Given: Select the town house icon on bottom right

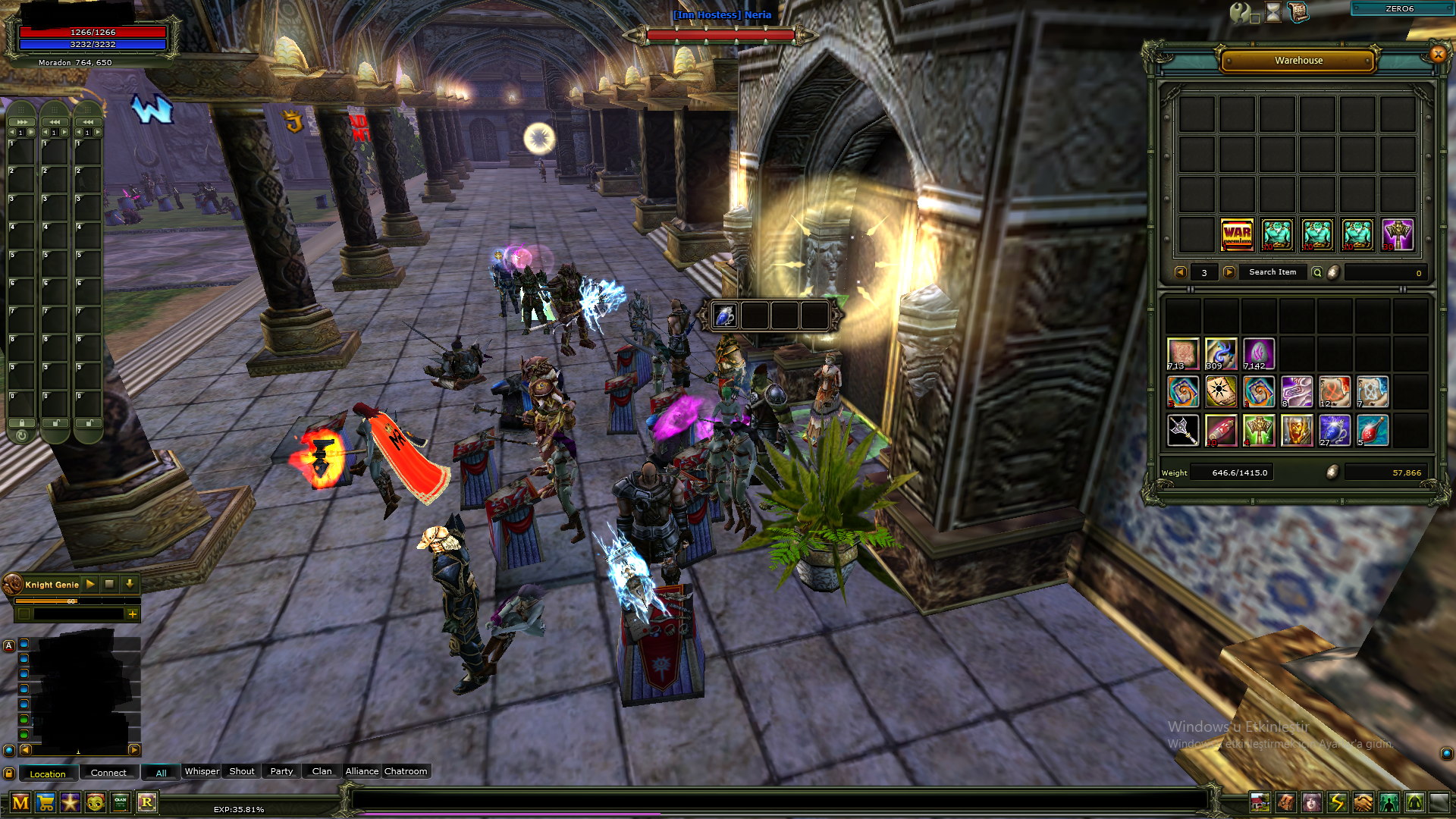Looking at the screenshot, I should tap(1261, 802).
